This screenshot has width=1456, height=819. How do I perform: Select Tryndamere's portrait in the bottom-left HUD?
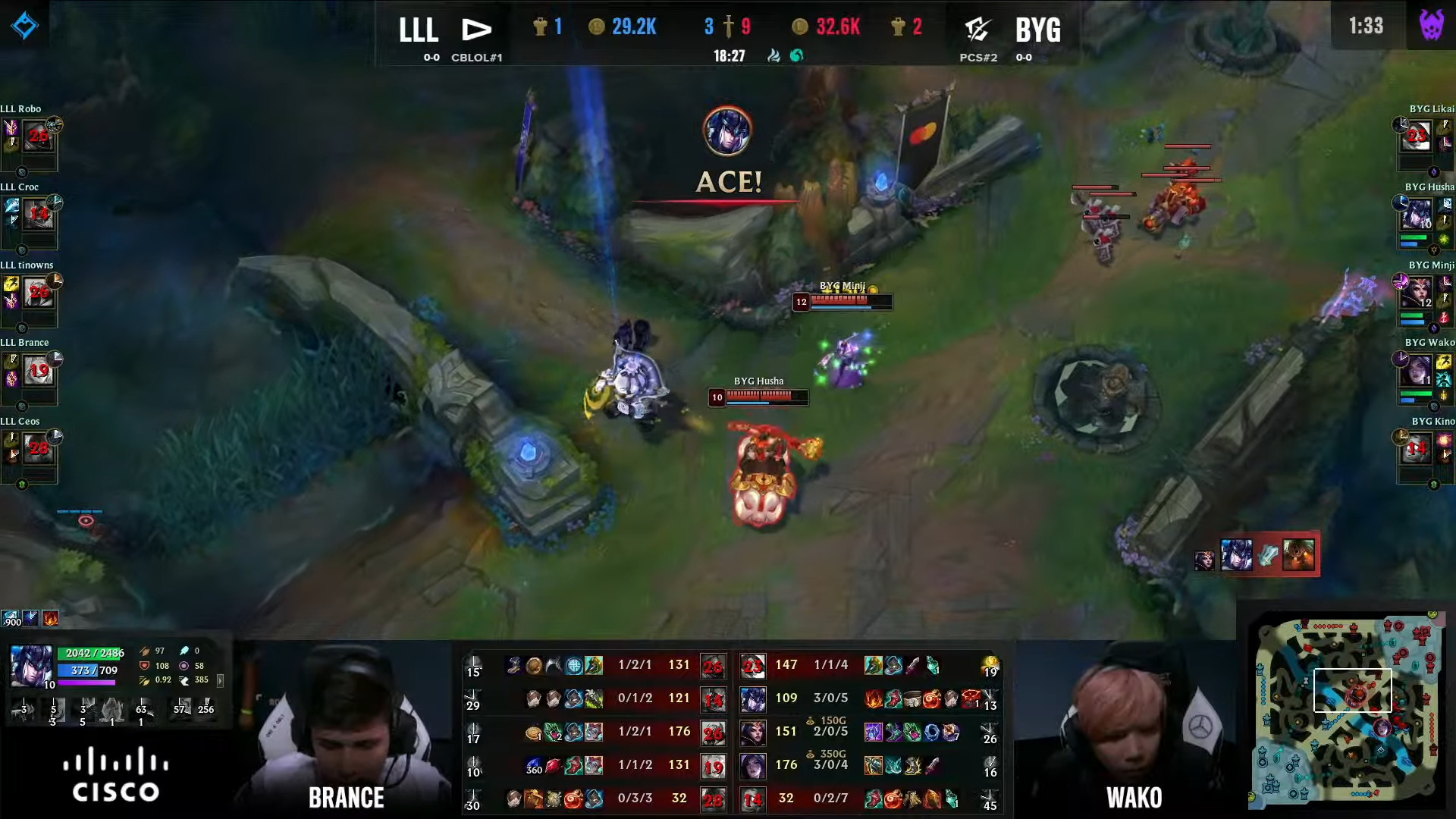31,666
